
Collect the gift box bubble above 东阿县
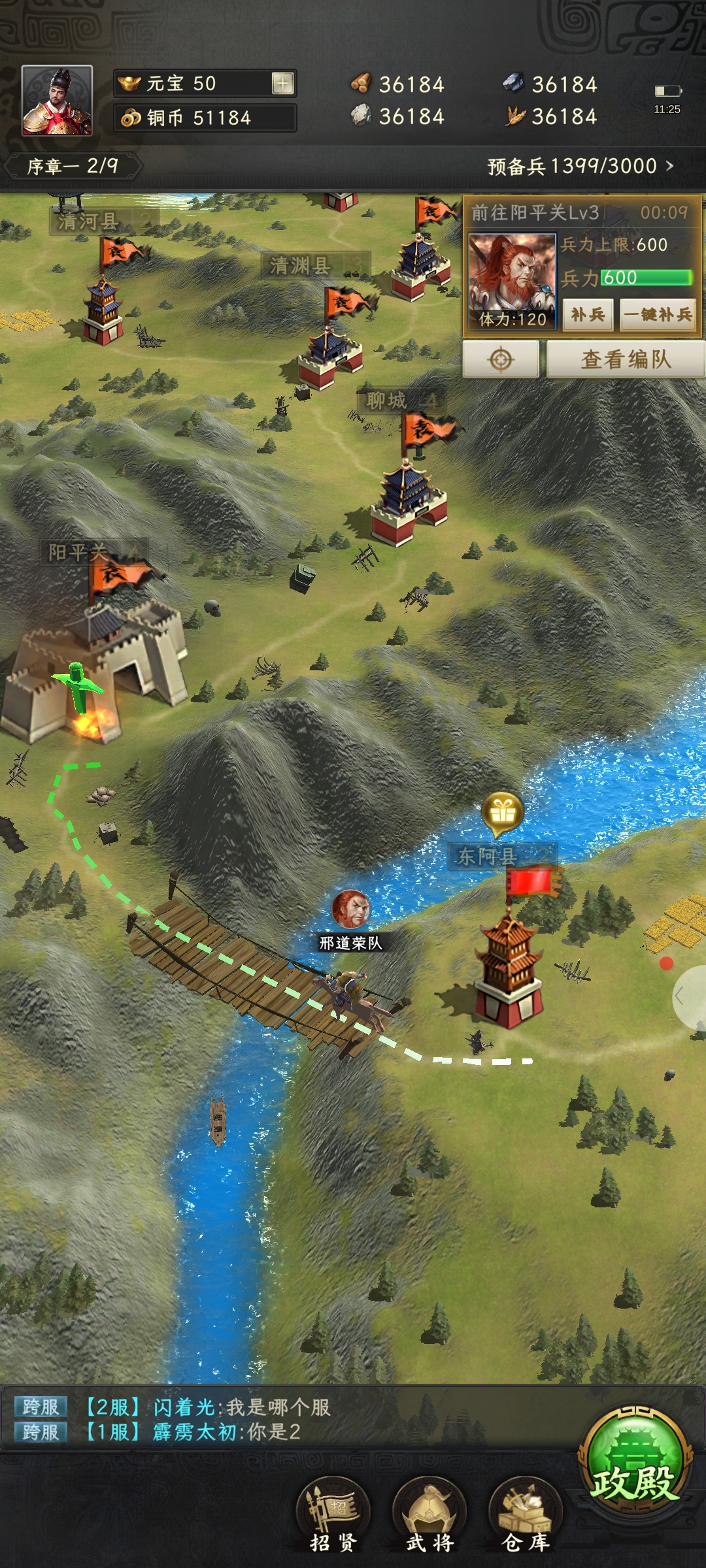[x=502, y=813]
